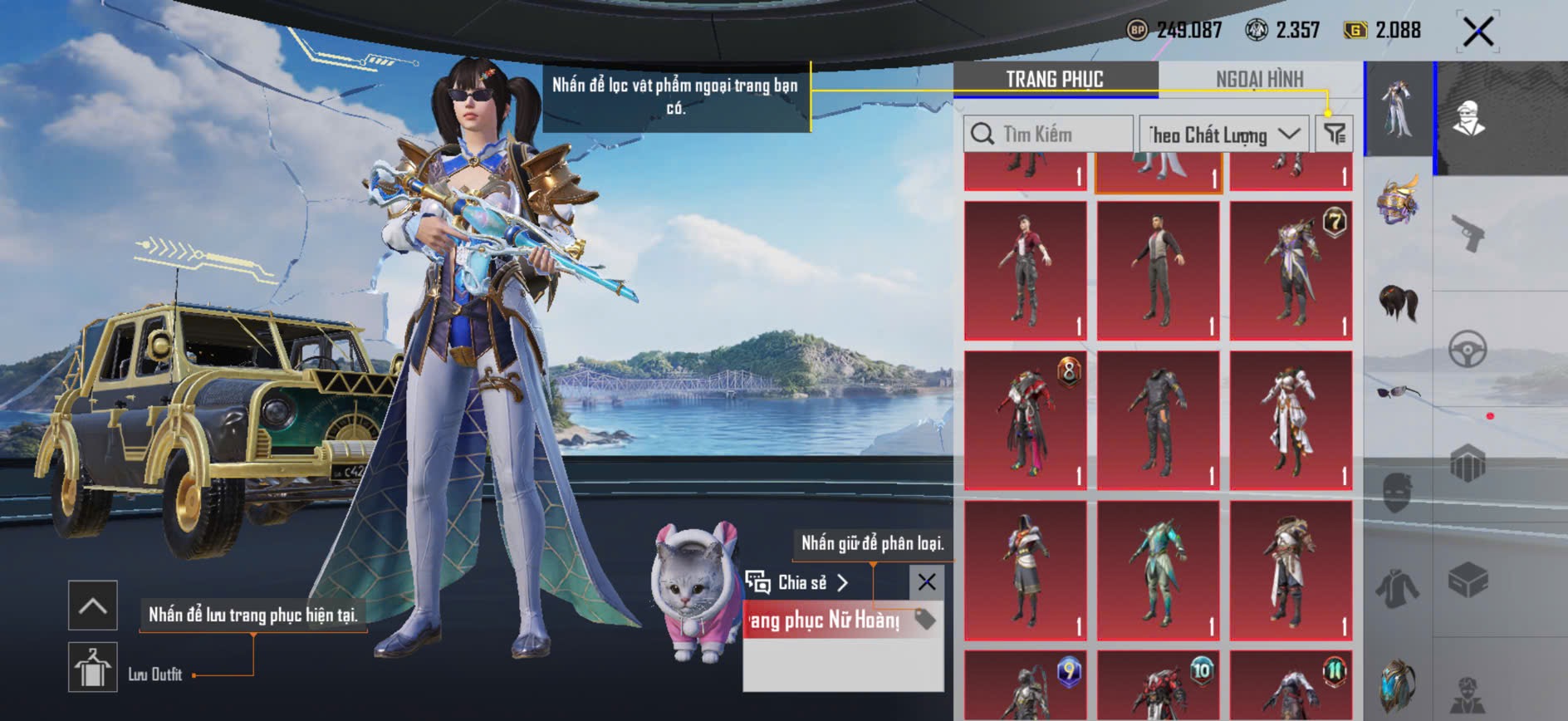1568x721 pixels.
Task: Expand the up-arrow panel button
Action: [93, 606]
